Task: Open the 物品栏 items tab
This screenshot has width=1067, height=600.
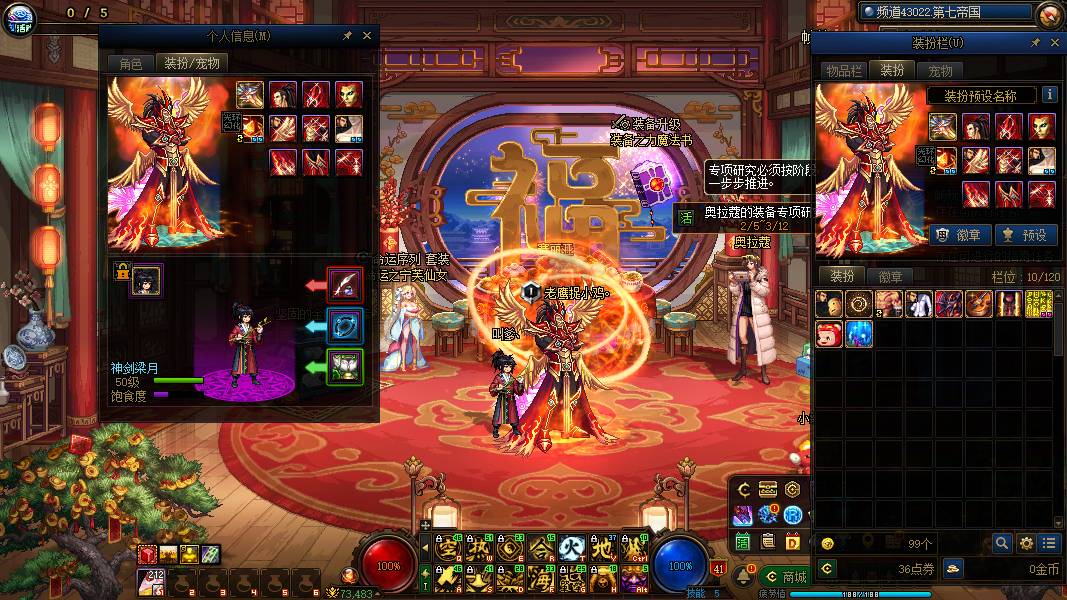Action: tap(843, 71)
